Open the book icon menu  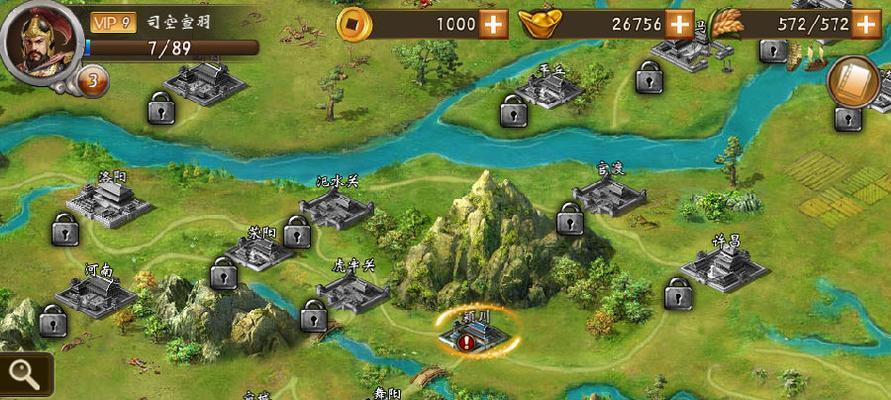point(853,82)
